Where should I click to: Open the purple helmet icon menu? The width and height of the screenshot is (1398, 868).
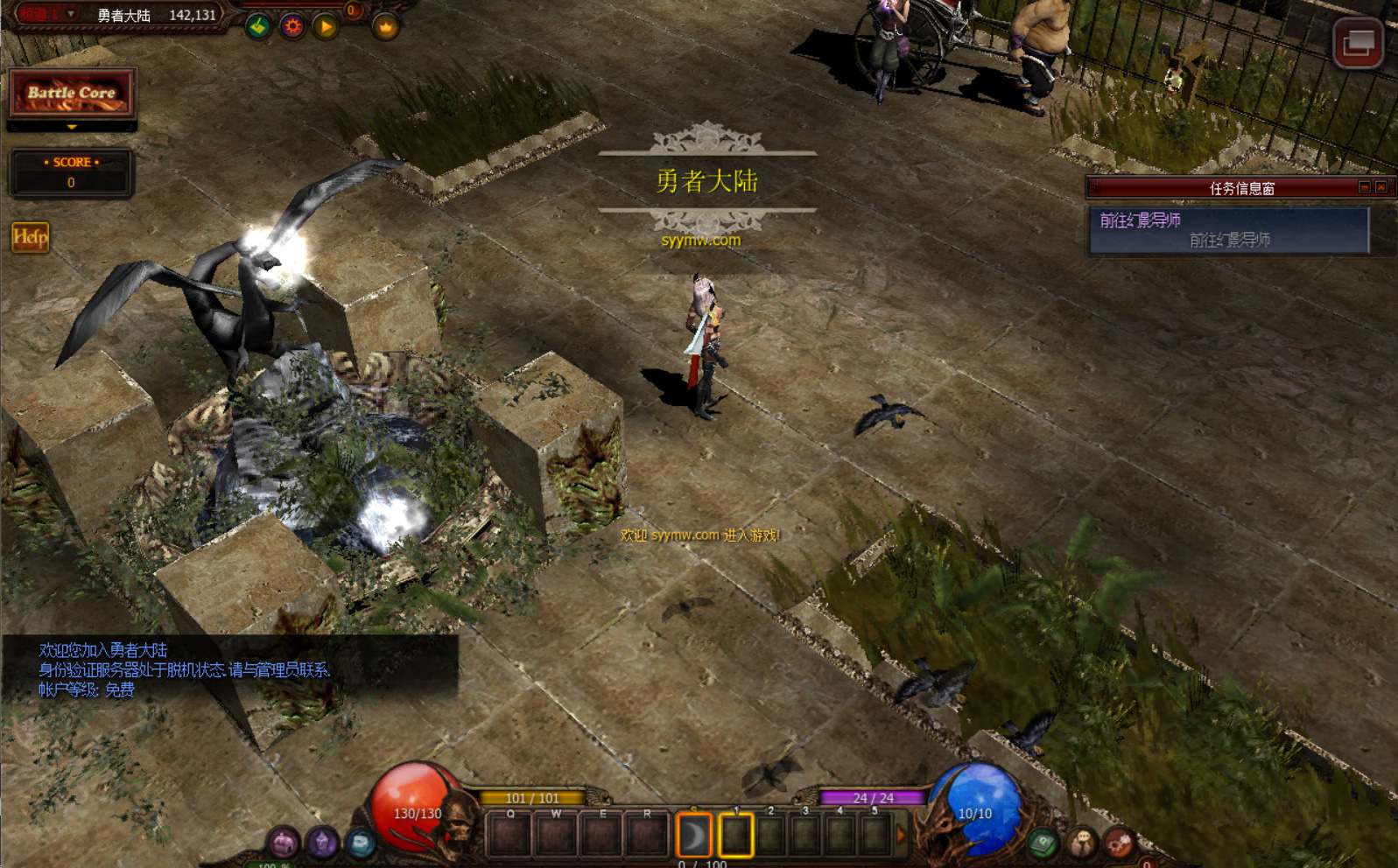[x=284, y=843]
